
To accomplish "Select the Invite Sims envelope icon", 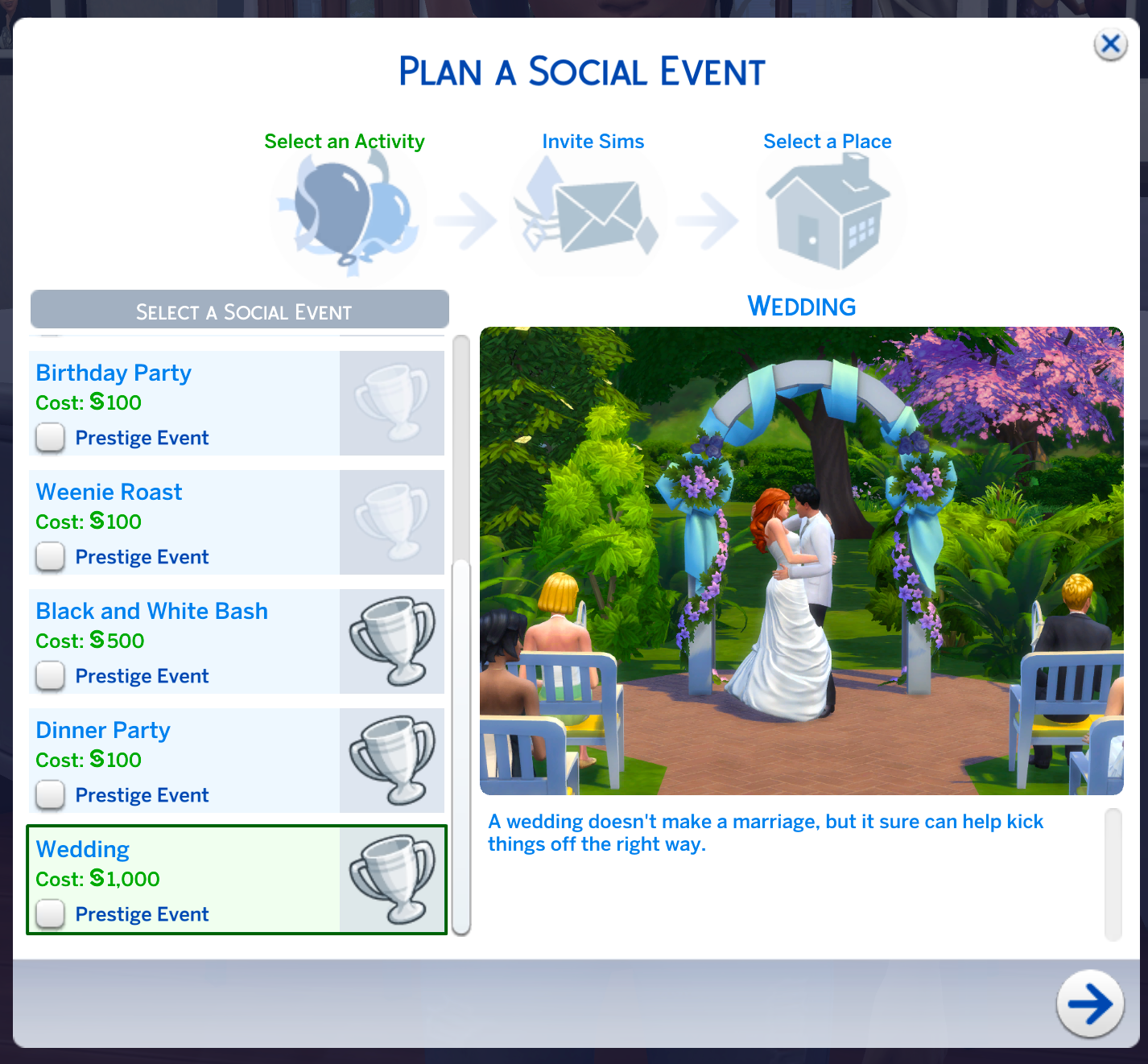I will pyautogui.click(x=593, y=212).
